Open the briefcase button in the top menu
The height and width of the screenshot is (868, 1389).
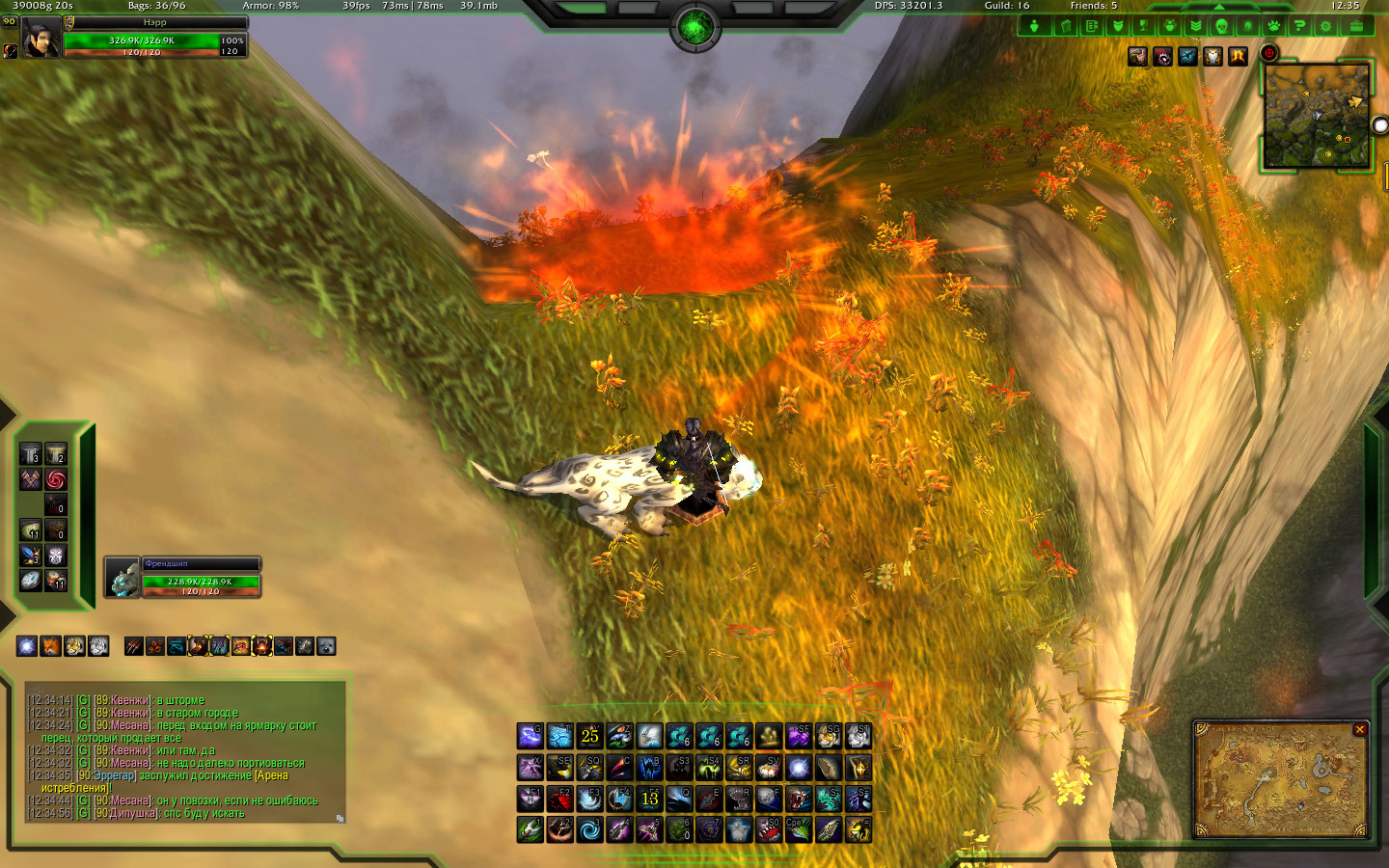[x=1355, y=26]
